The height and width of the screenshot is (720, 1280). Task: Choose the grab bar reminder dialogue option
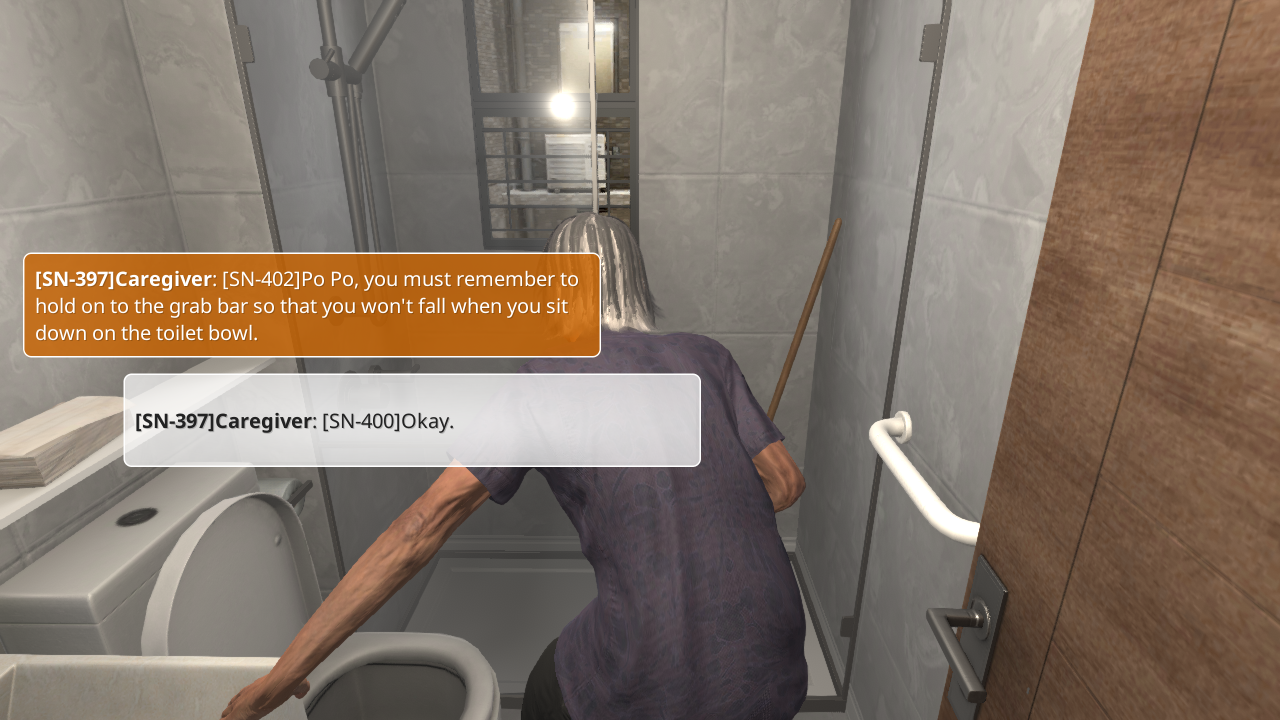click(312, 305)
